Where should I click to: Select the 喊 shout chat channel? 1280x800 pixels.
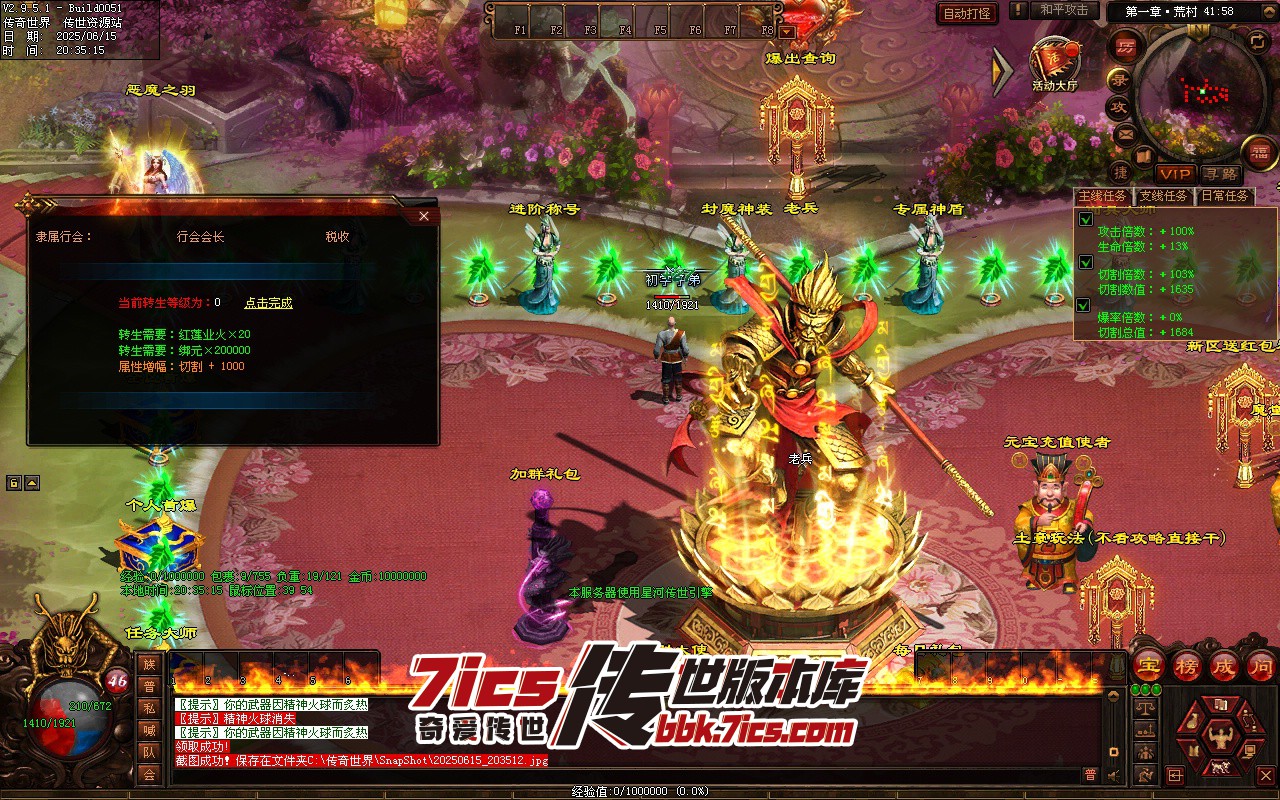149,730
